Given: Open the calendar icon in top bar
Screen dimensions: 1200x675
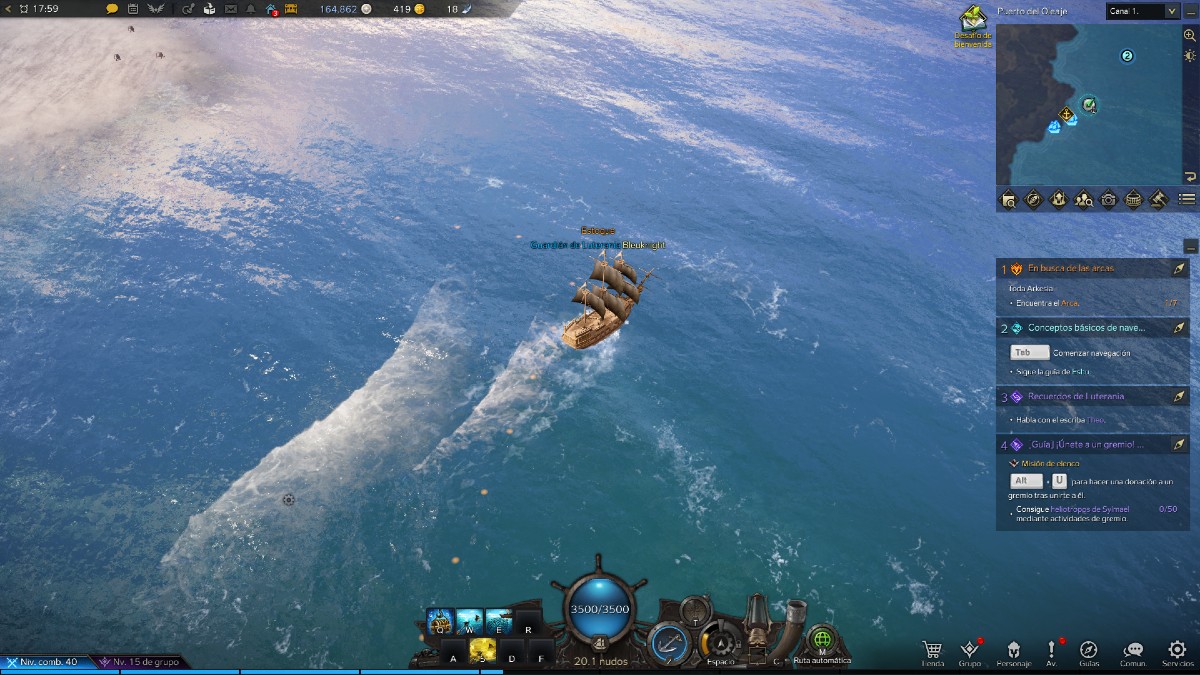Looking at the screenshot, I should coord(132,9).
